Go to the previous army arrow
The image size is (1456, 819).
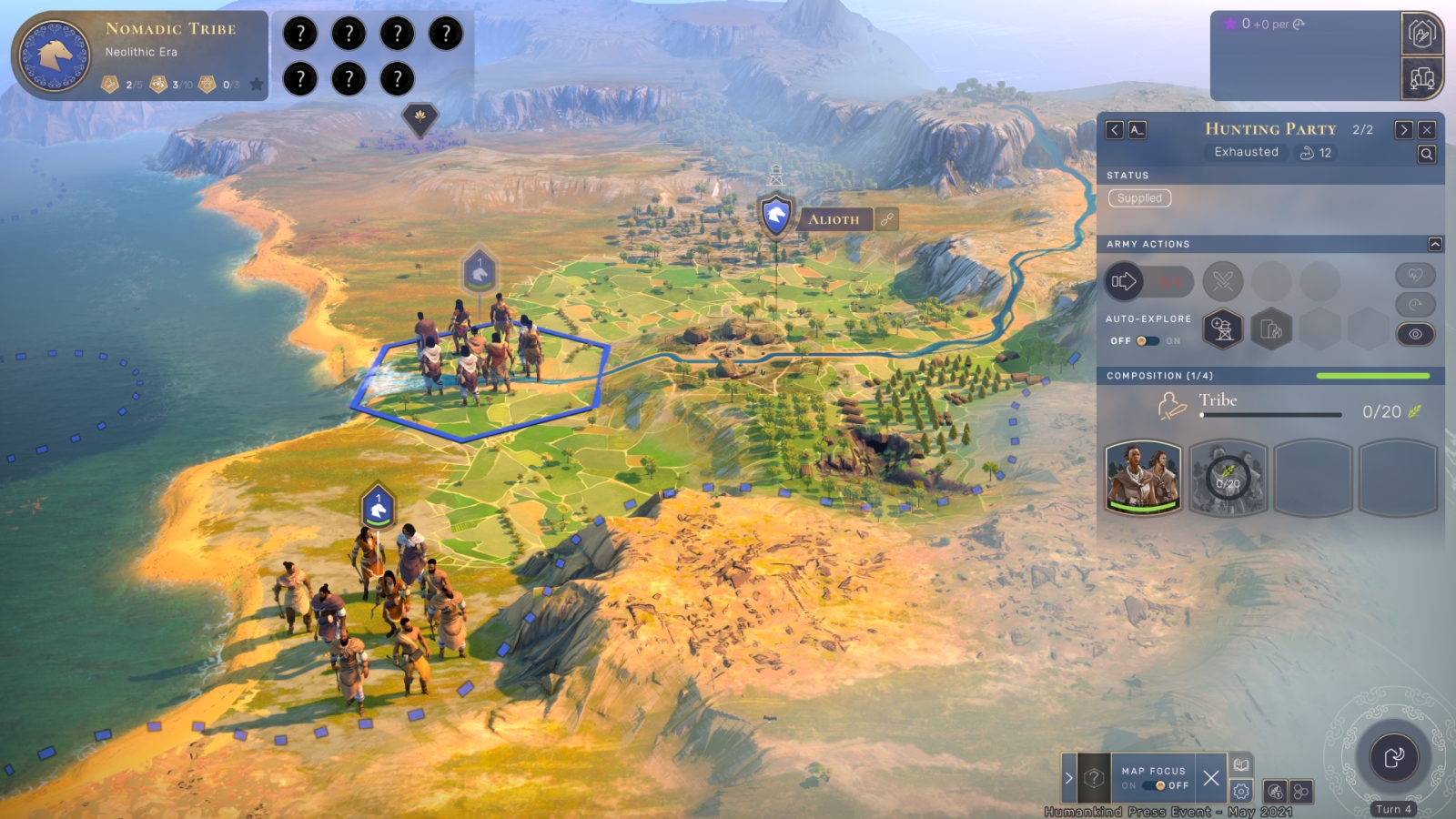1115,130
